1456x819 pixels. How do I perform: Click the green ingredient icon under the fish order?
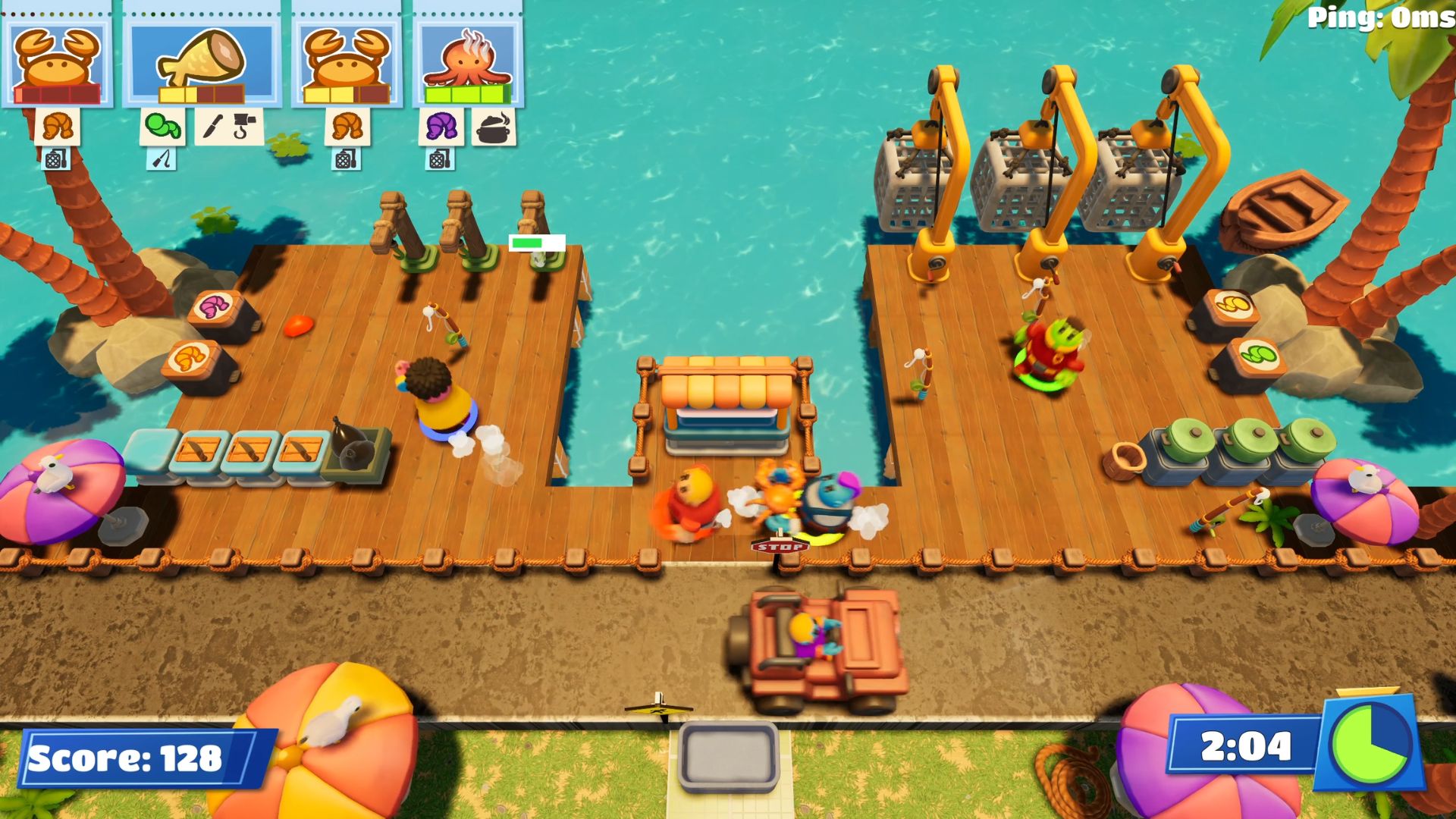[x=162, y=126]
